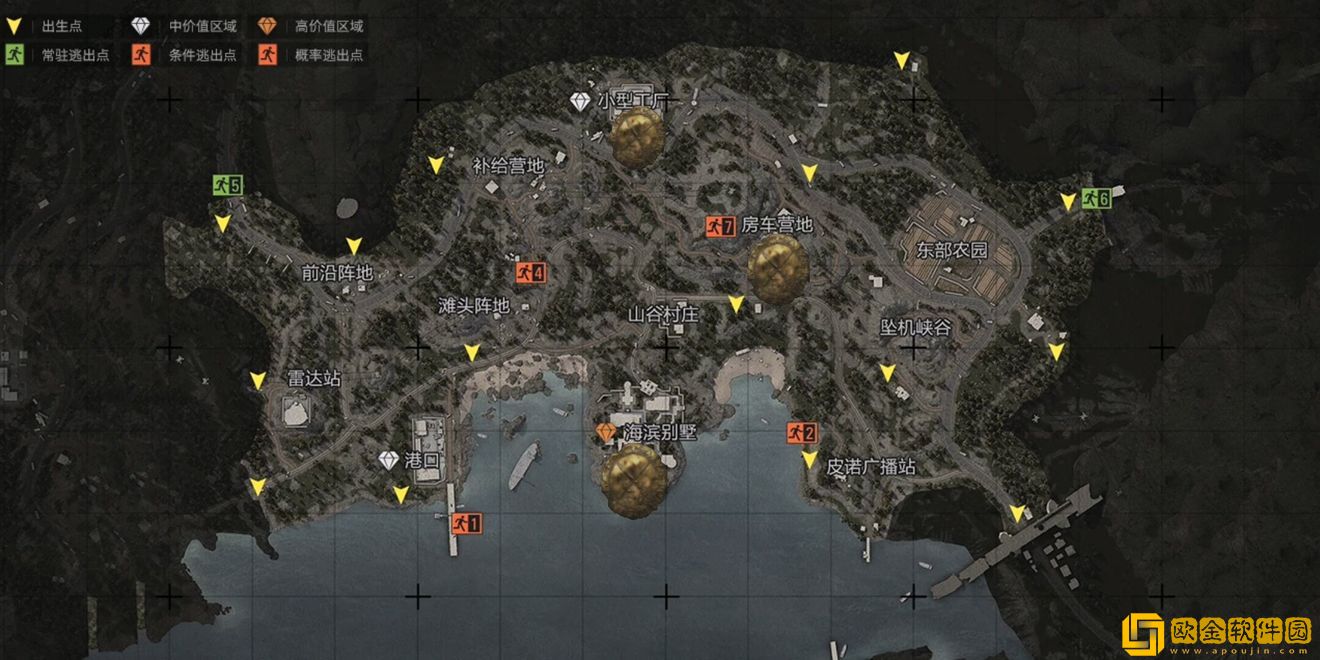The height and width of the screenshot is (660, 1320).
Task: Choose the gold coin marker under 小型工厂
Action: point(638,137)
